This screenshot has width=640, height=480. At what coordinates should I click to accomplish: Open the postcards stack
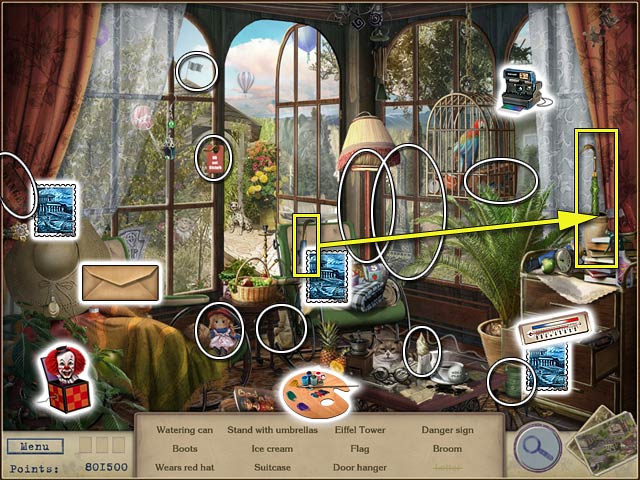pos(602,441)
